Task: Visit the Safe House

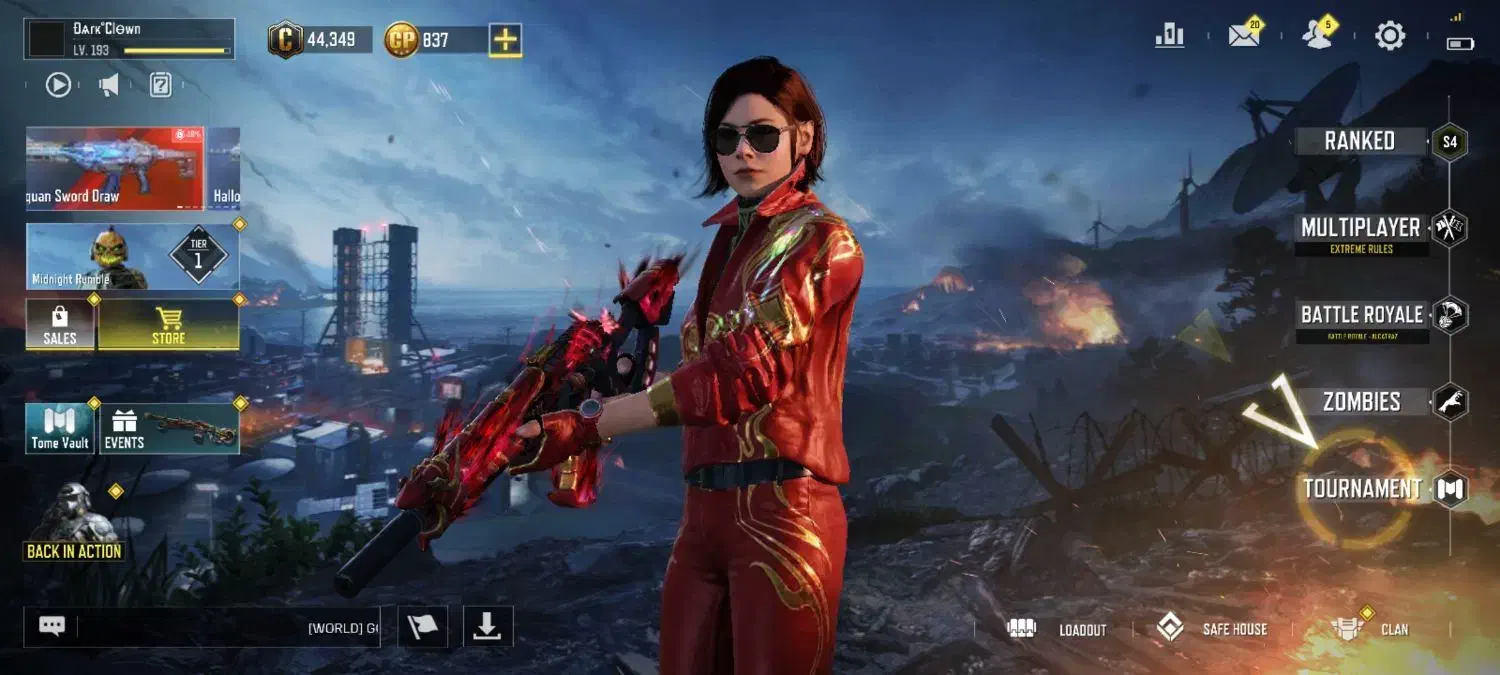Action: tap(1211, 629)
